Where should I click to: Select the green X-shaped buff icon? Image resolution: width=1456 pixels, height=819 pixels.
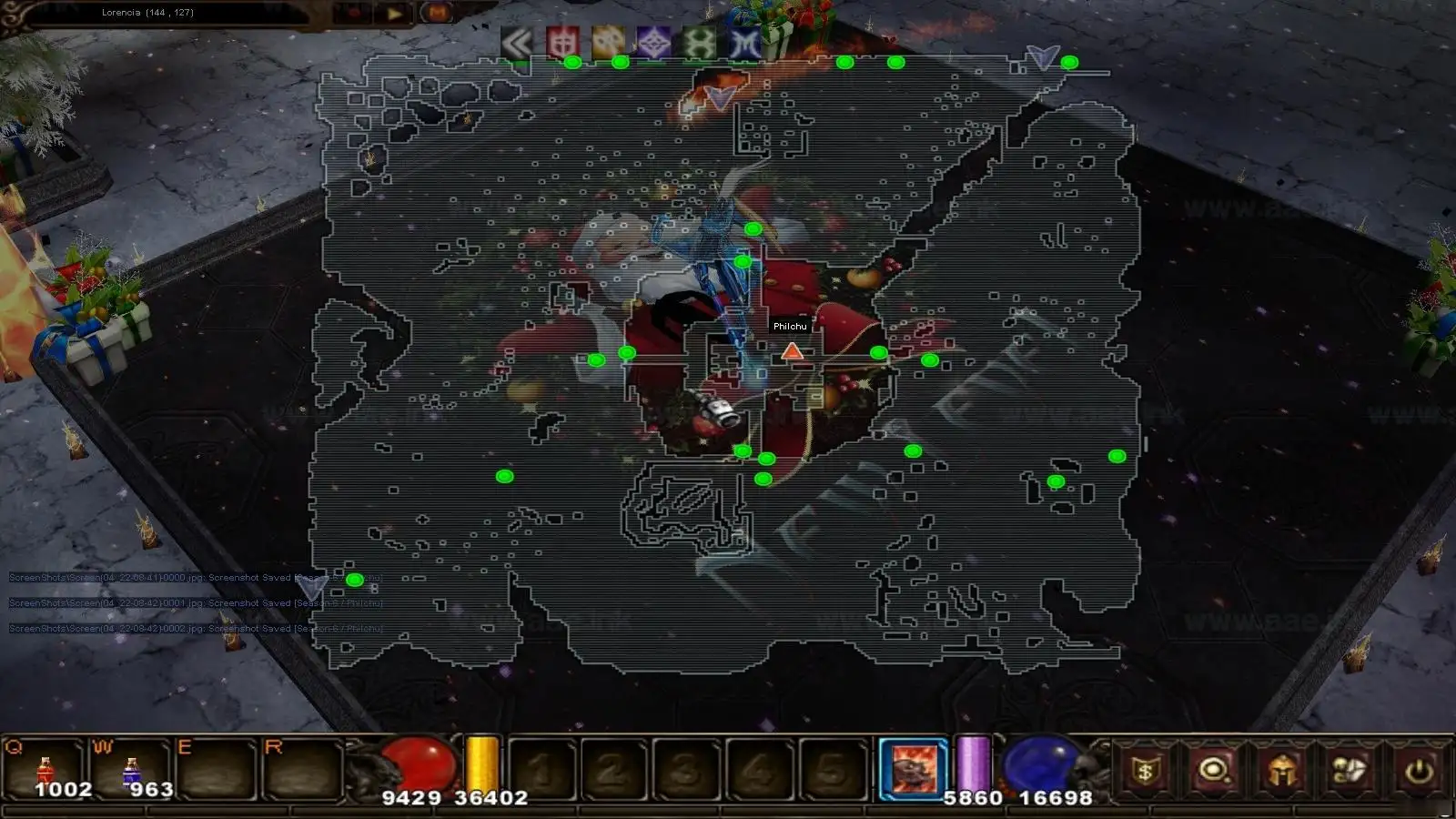click(700, 43)
